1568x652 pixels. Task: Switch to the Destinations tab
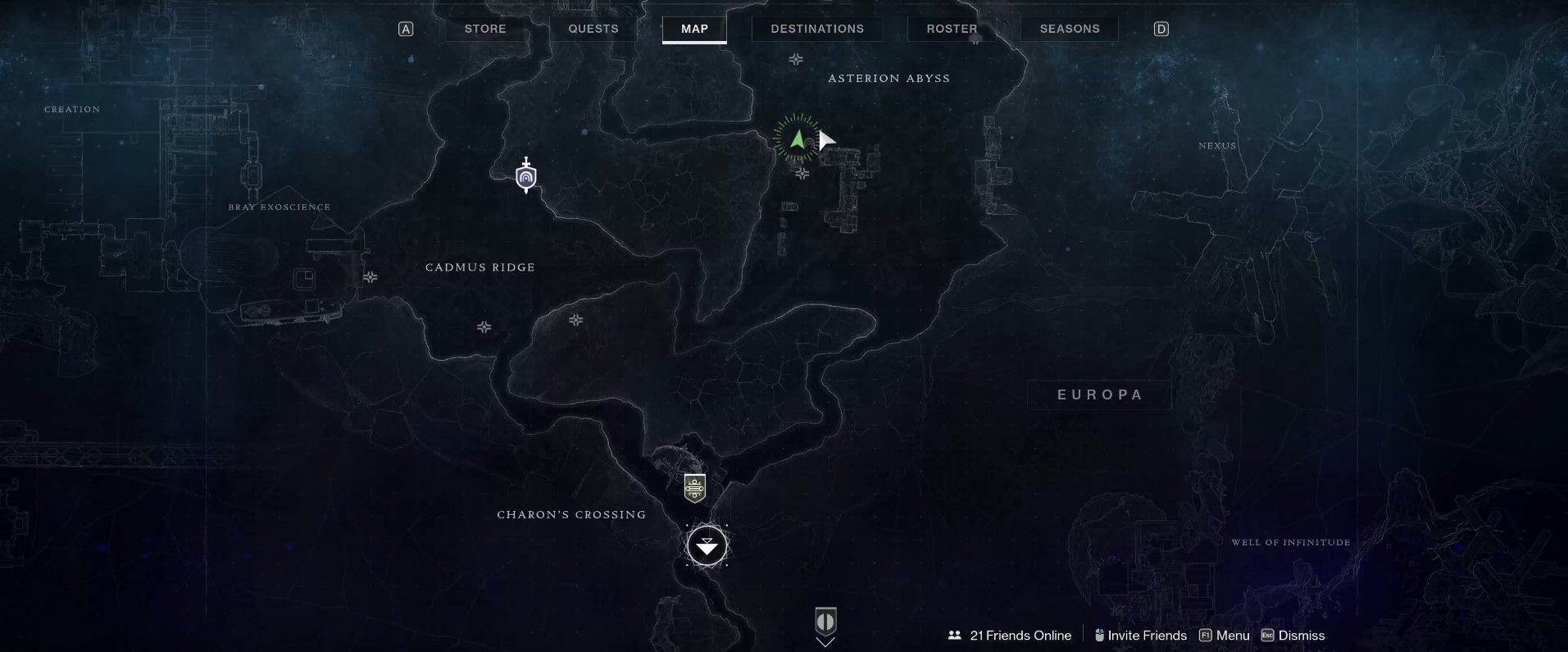816,28
